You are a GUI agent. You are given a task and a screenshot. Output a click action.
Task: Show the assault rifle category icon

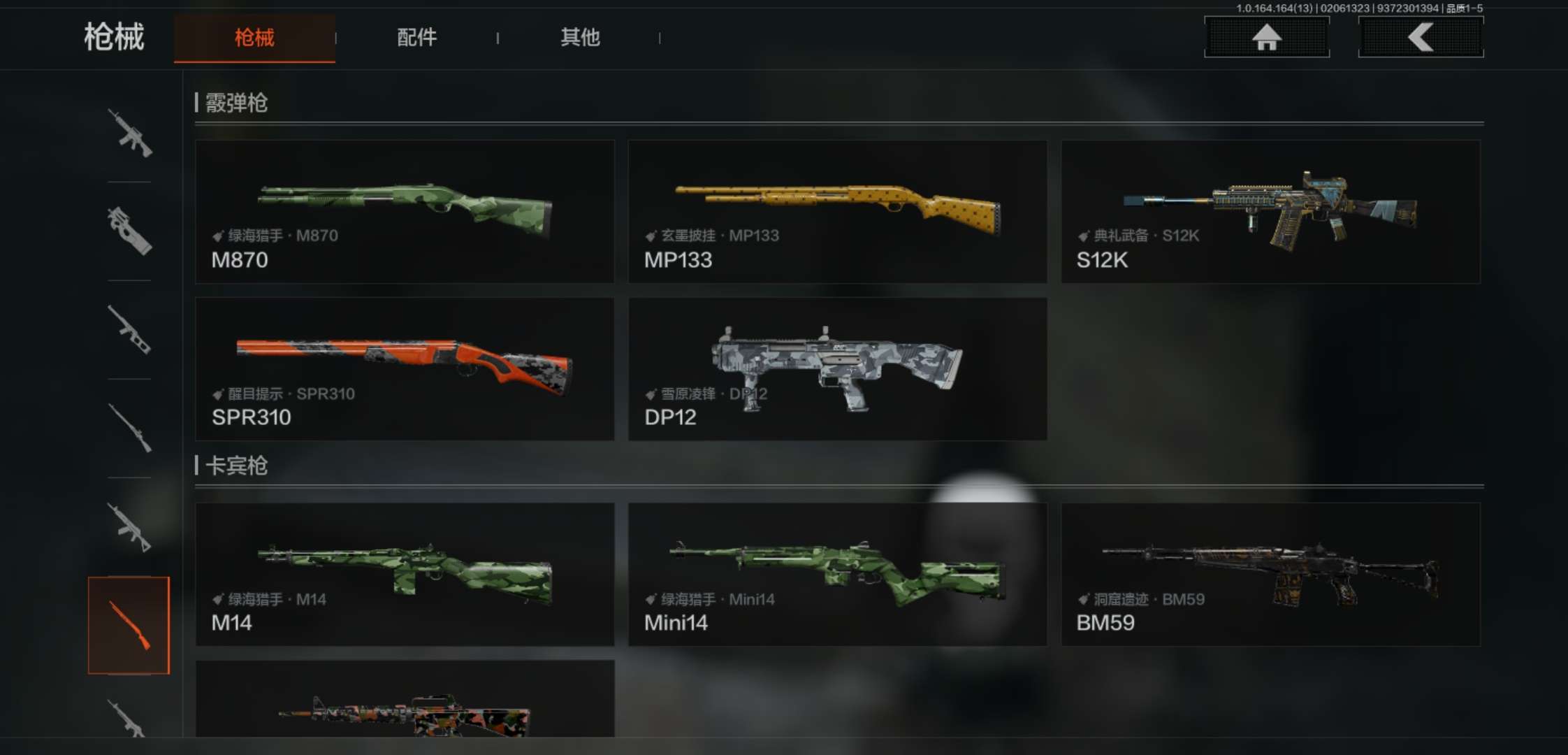(x=129, y=133)
